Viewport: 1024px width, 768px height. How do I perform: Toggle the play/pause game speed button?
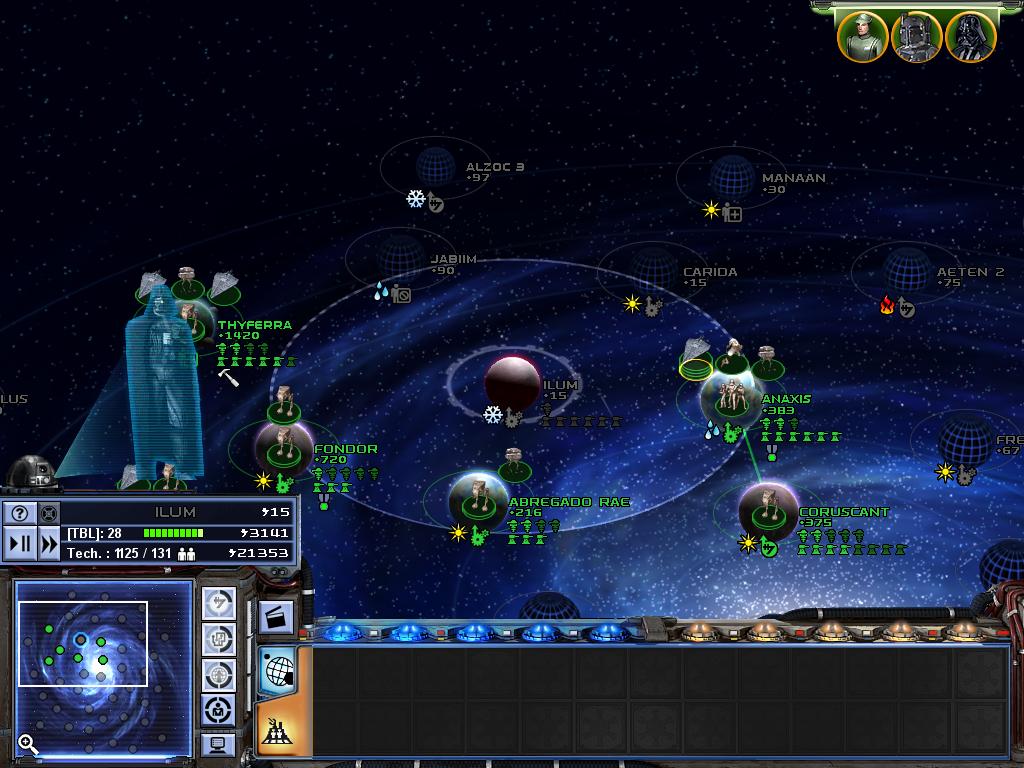click(x=20, y=544)
